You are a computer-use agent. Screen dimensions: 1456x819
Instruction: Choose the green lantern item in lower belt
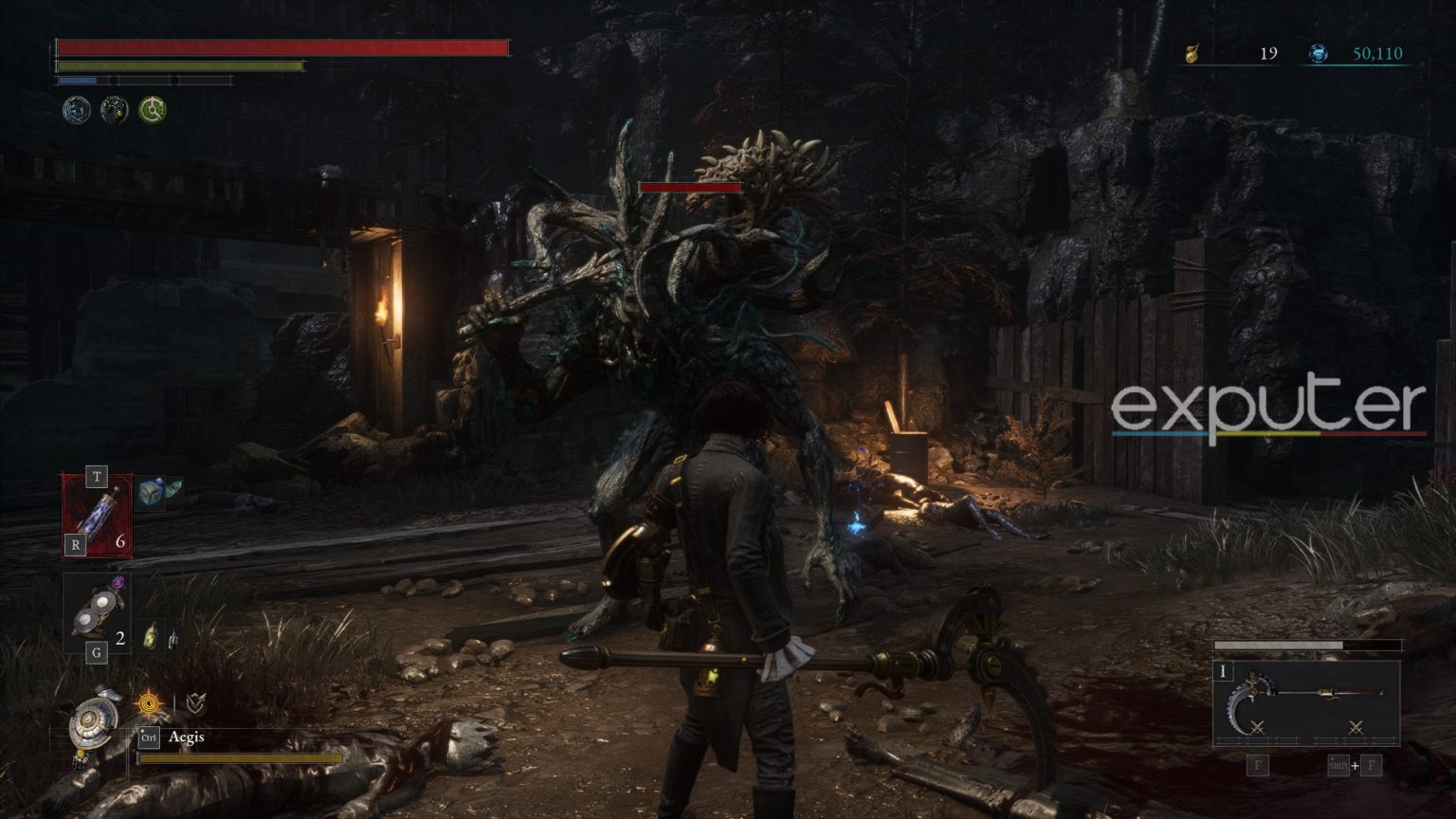(x=151, y=637)
